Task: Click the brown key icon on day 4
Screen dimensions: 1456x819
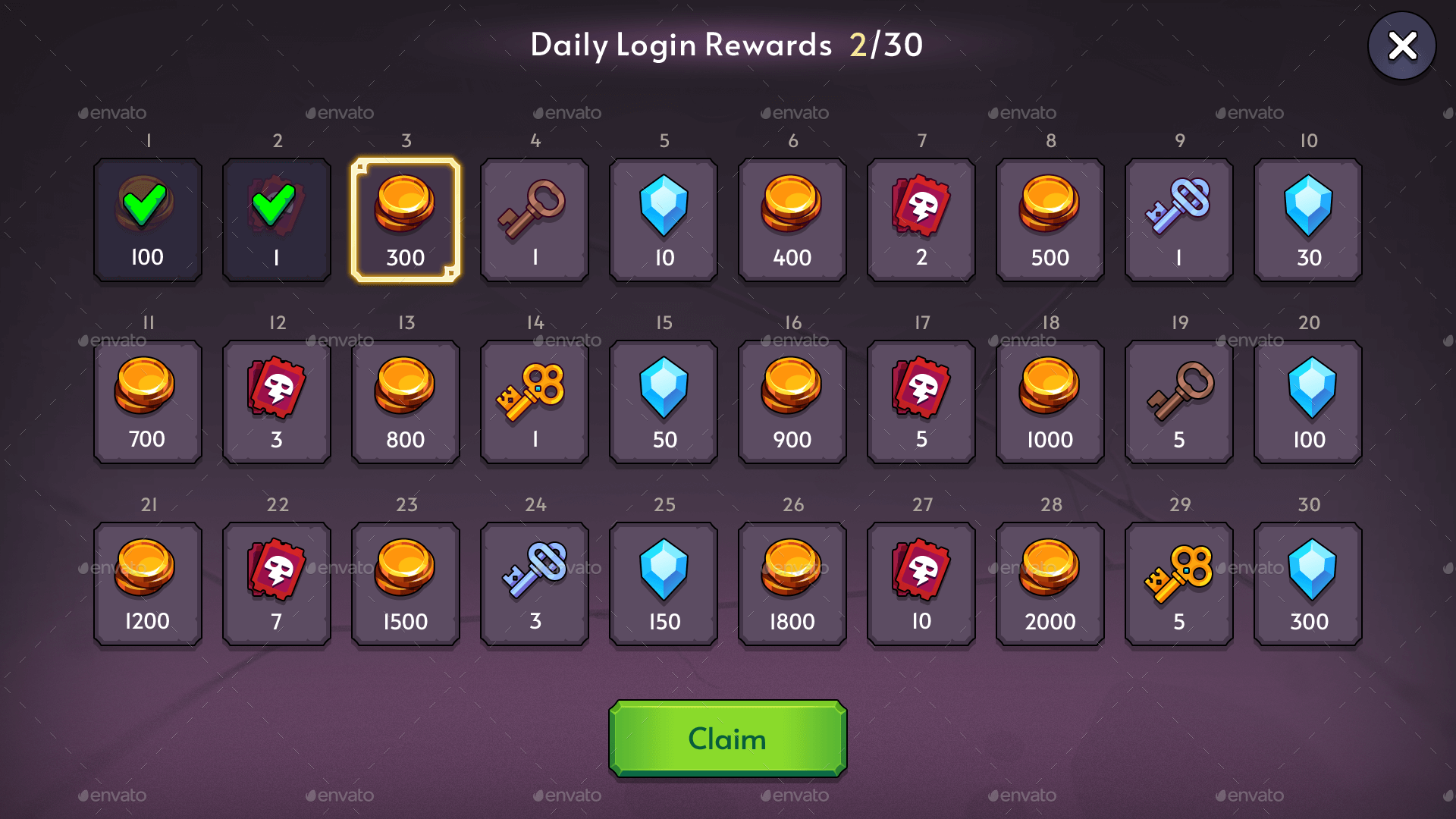Action: coord(535,205)
